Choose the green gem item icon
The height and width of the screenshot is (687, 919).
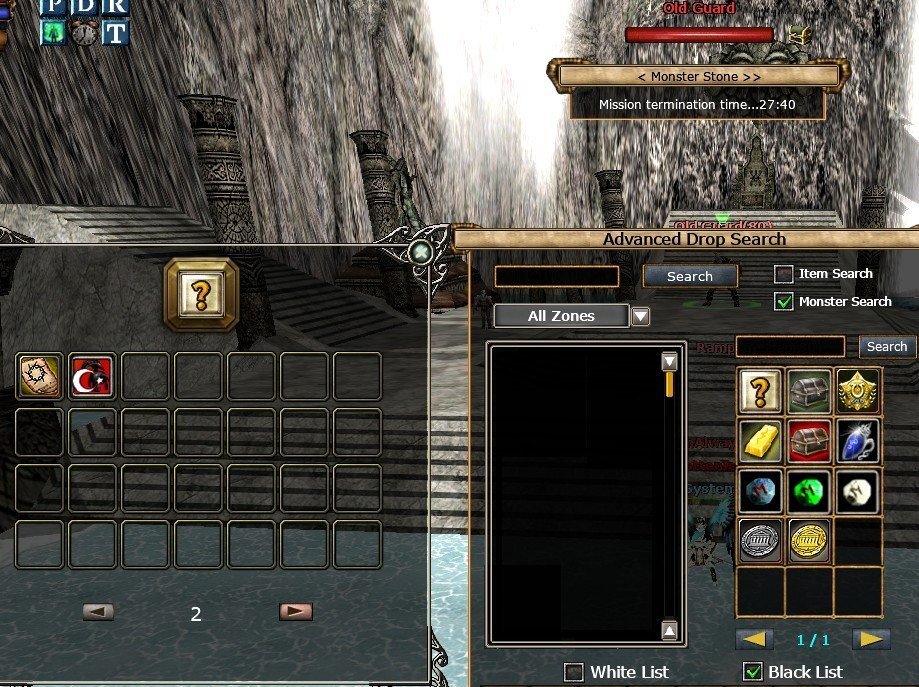[809, 491]
